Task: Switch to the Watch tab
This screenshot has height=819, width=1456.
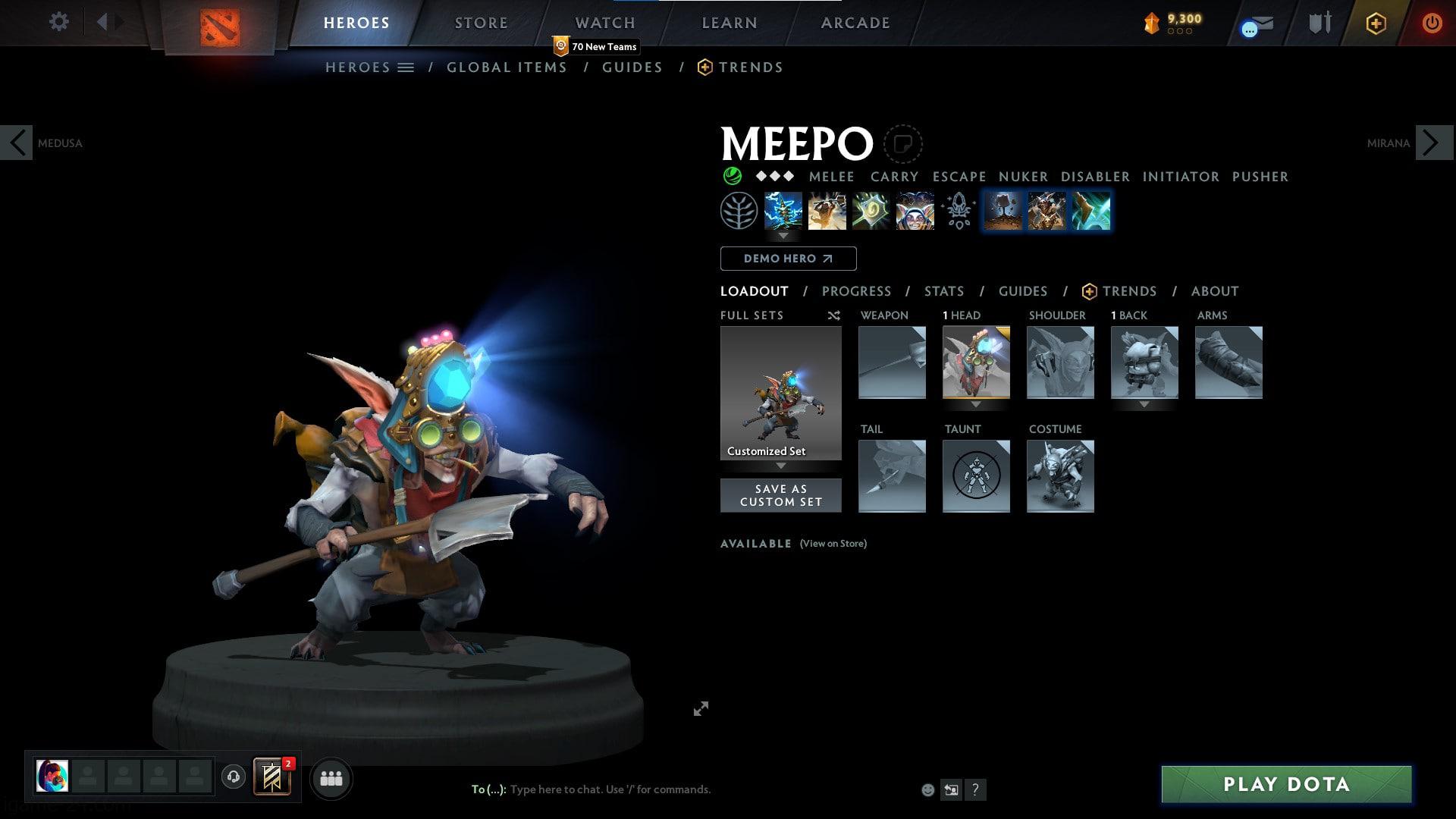Action: pyautogui.click(x=604, y=23)
